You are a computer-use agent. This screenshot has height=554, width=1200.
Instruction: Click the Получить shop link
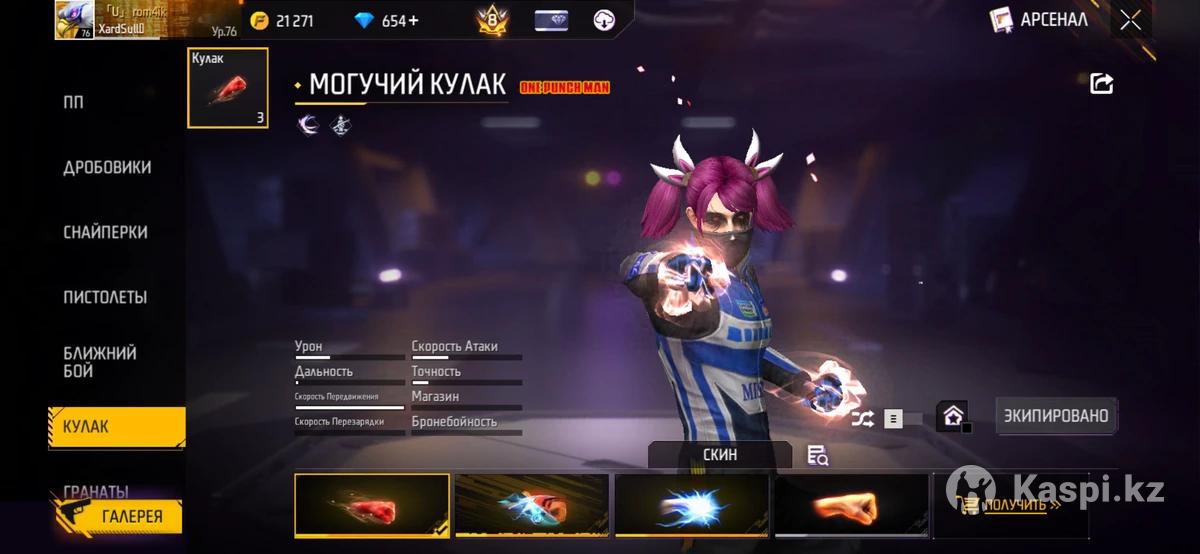point(1020,506)
